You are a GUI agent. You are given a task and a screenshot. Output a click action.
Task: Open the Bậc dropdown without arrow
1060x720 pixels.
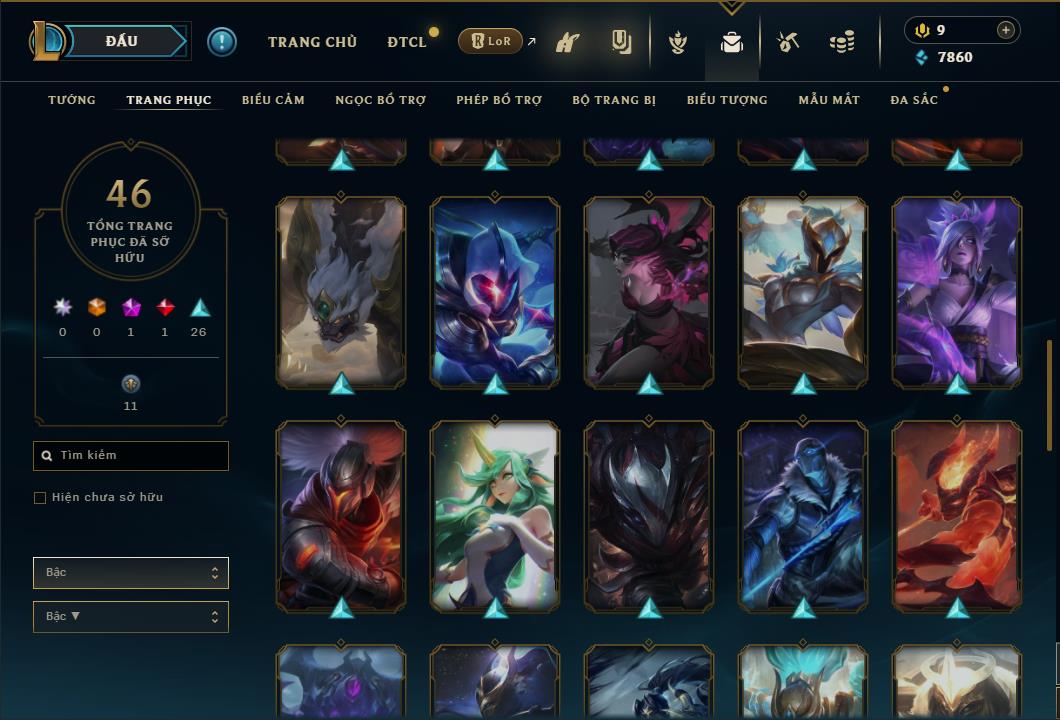click(x=131, y=573)
